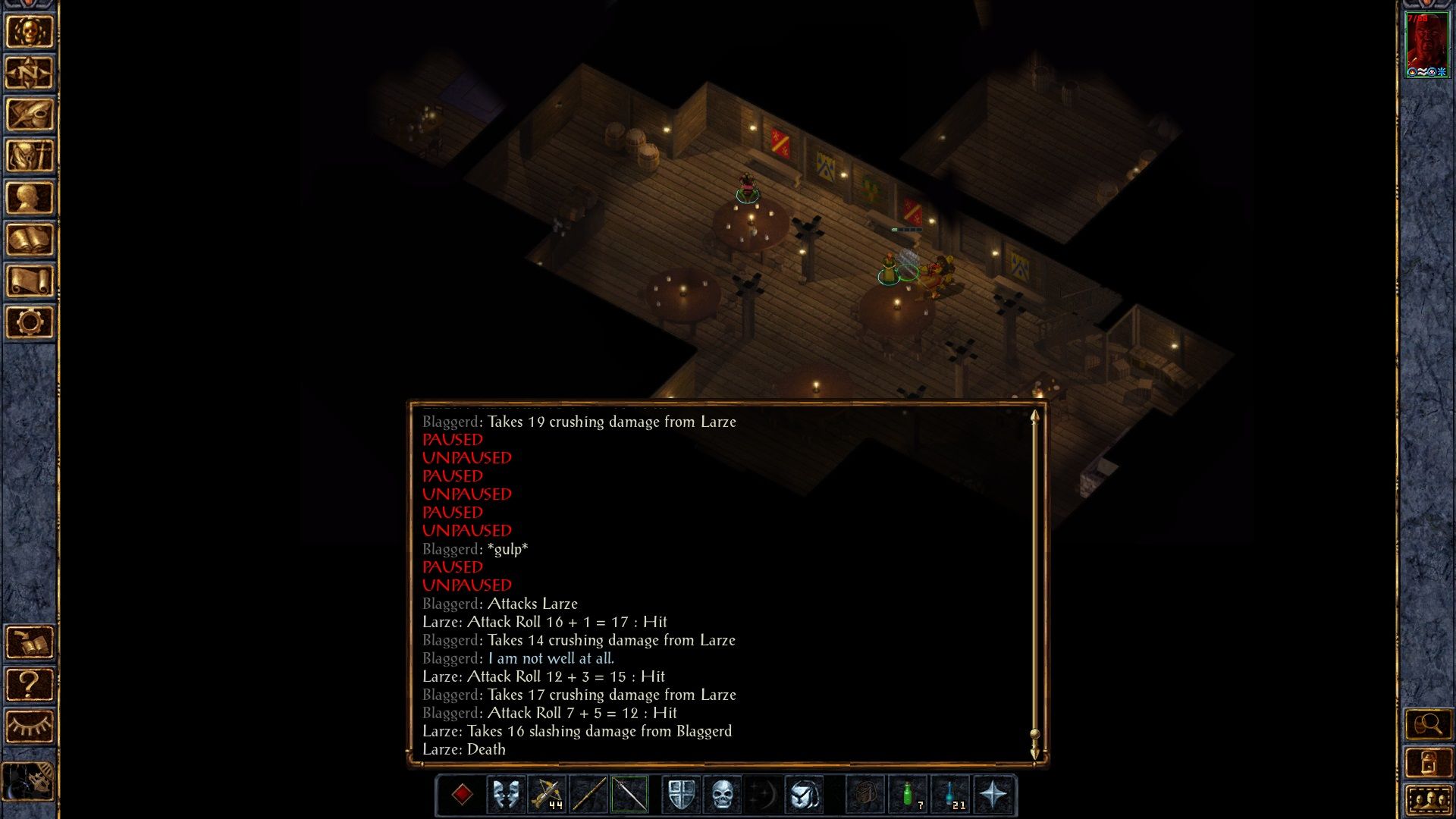Open options with the gear button
1456x819 pixels.
[x=30, y=323]
